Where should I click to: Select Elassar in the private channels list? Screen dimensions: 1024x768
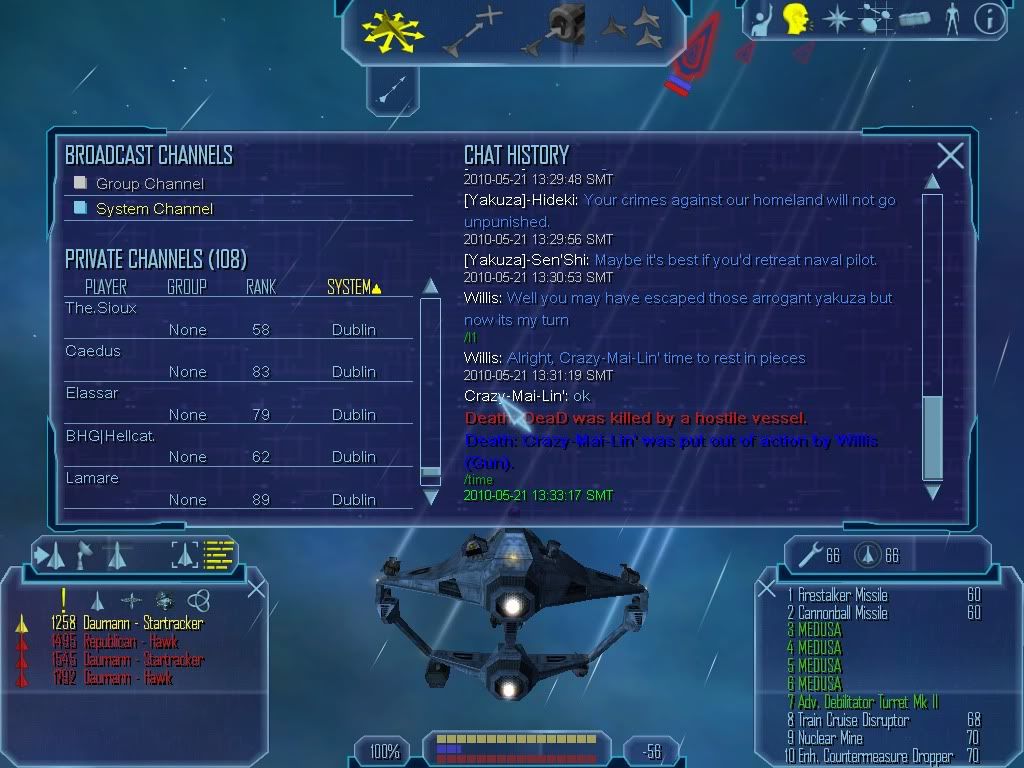(x=92, y=393)
